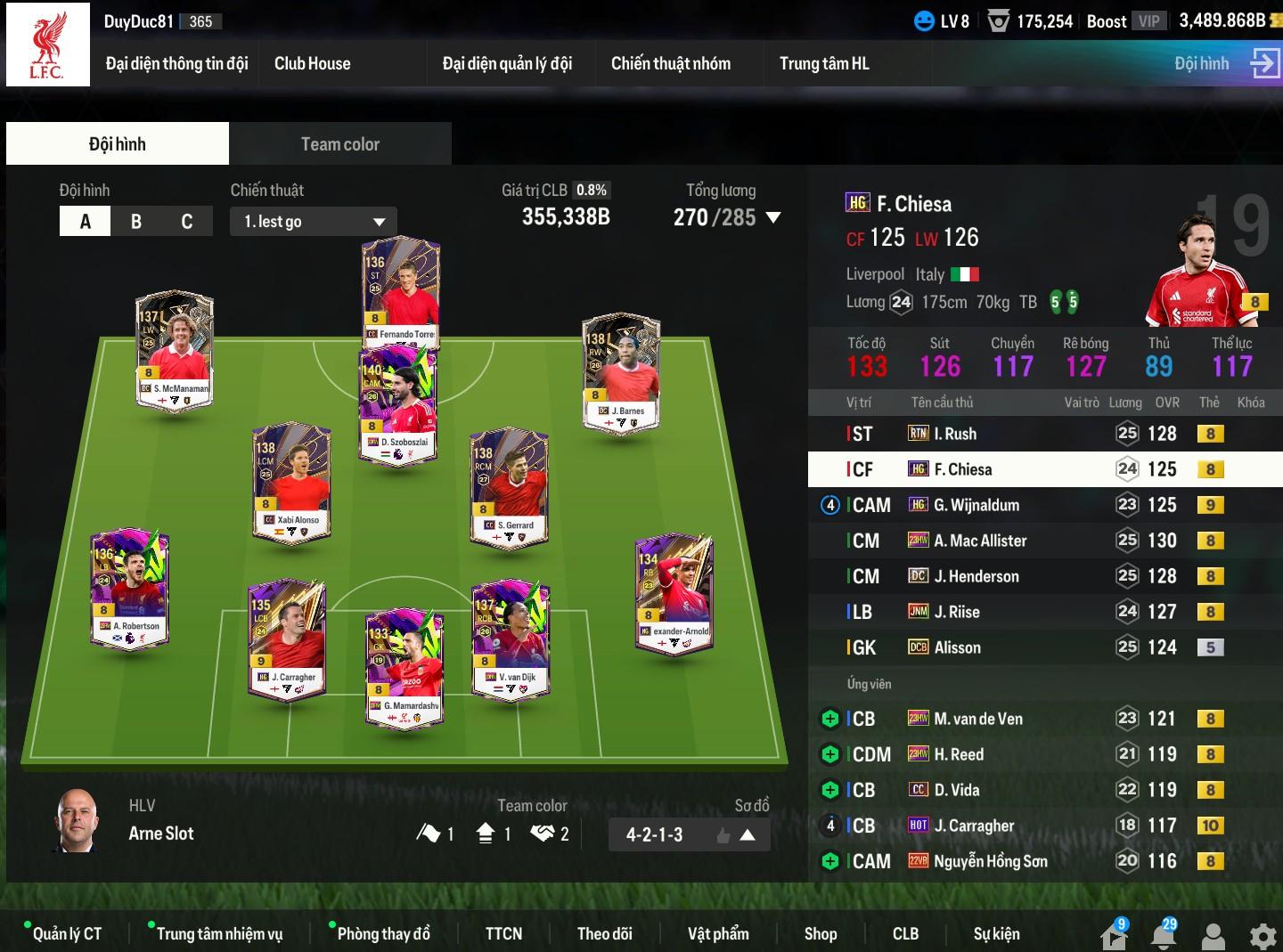Switch to the Team color tab
This screenshot has width=1283, height=952.
click(x=339, y=143)
